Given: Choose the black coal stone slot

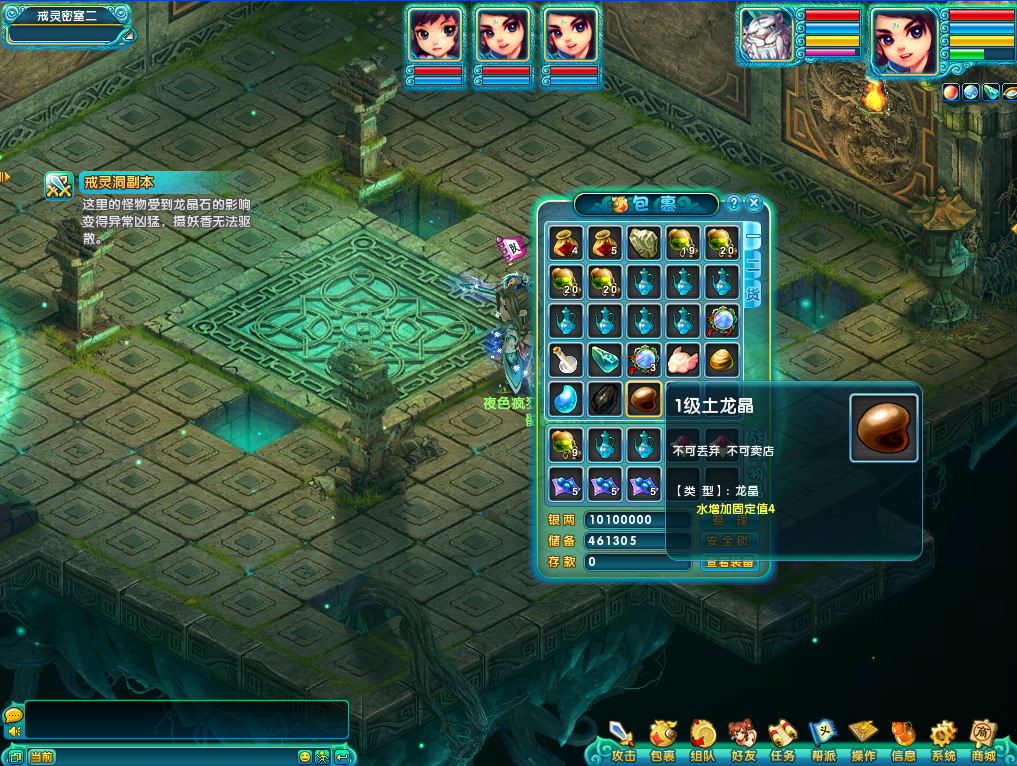Looking at the screenshot, I should point(604,398).
